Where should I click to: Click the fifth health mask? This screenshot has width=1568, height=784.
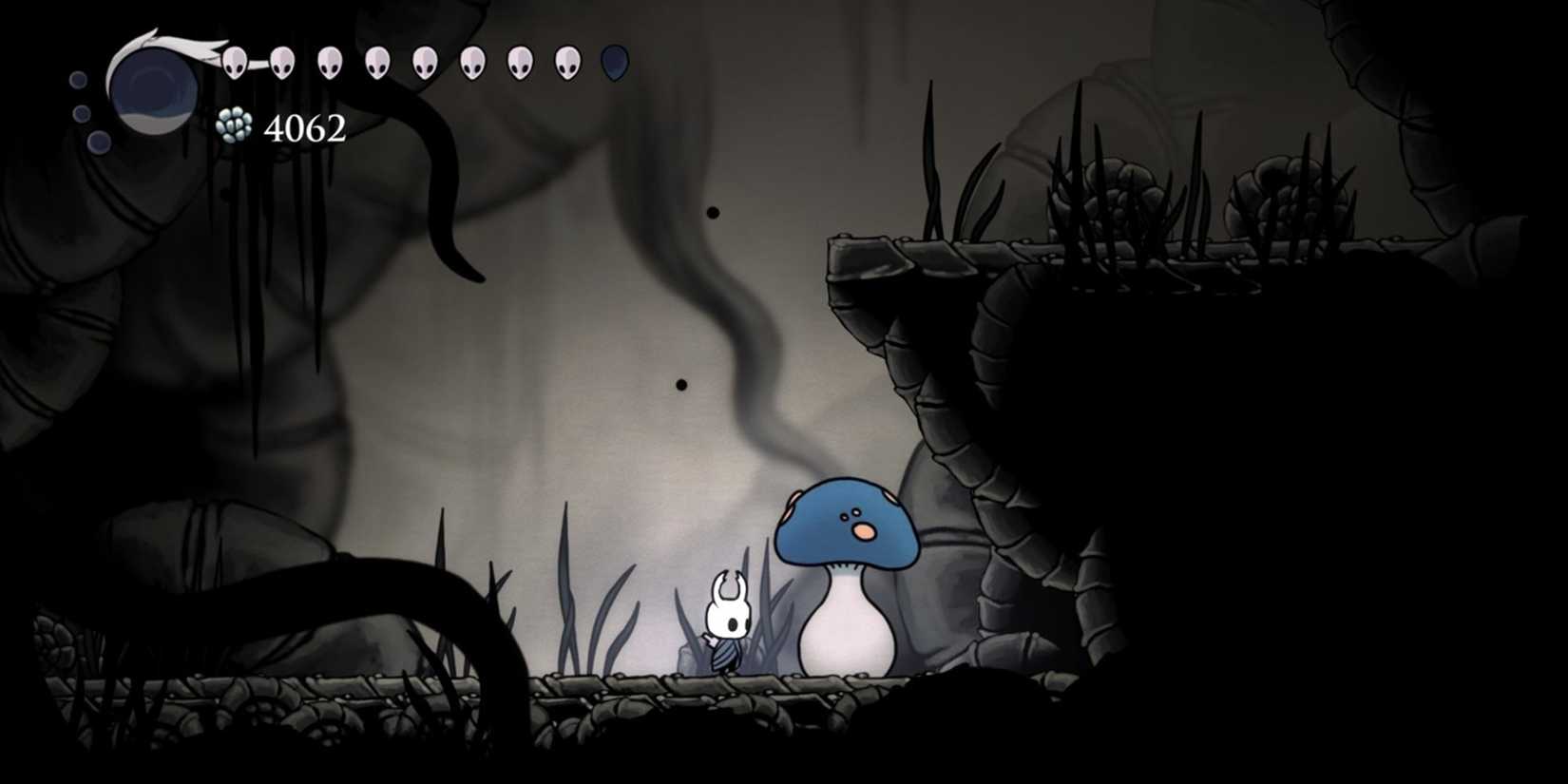point(424,63)
